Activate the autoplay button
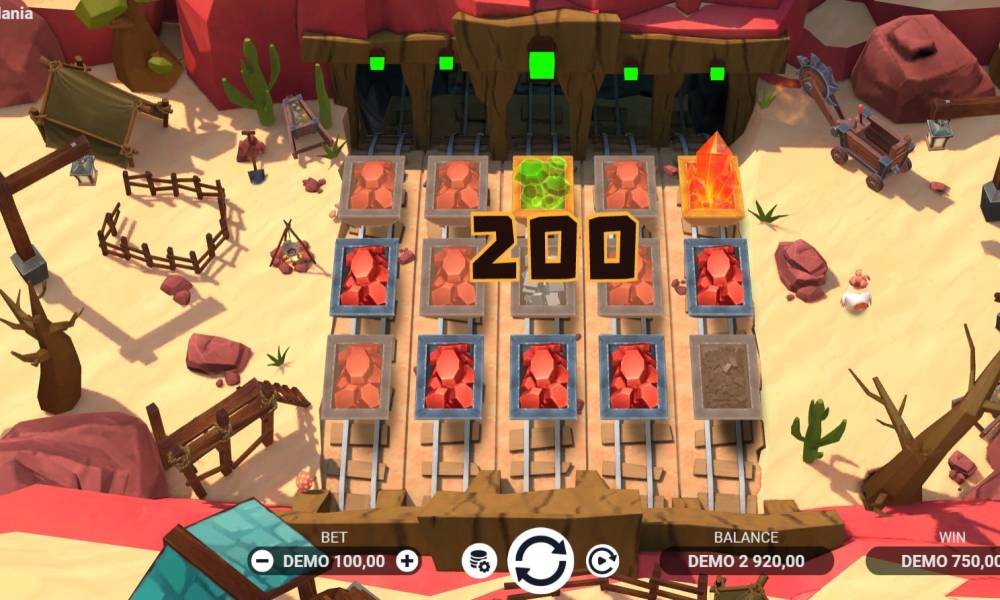 click(x=601, y=560)
